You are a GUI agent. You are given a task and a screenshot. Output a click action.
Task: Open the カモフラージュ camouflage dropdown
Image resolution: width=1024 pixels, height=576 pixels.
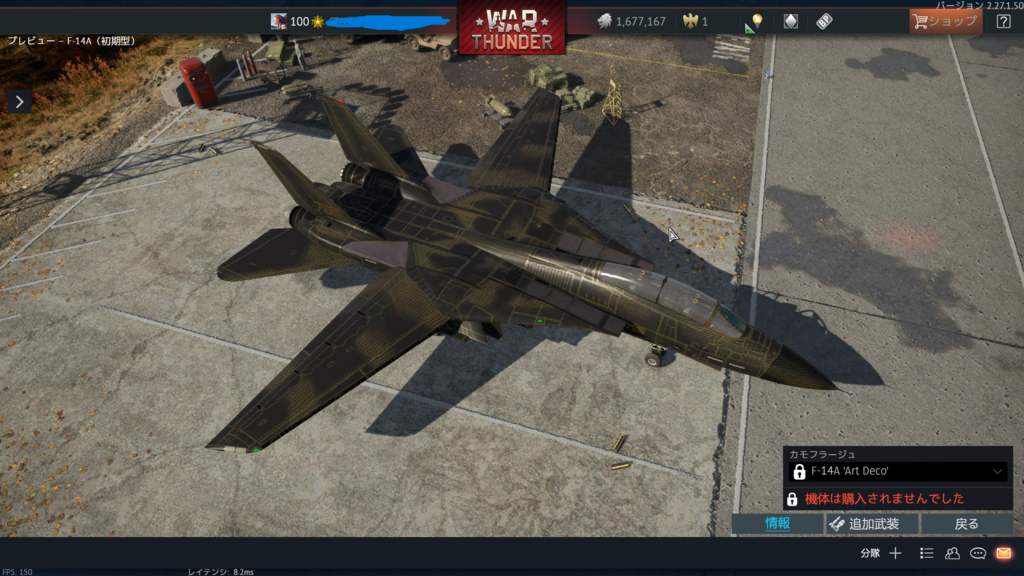point(897,471)
